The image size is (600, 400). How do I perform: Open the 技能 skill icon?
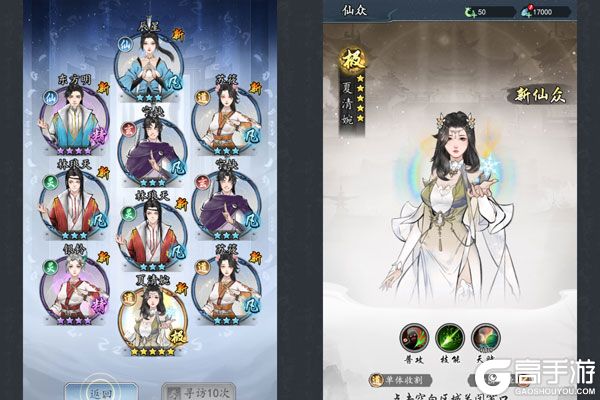tap(449, 339)
